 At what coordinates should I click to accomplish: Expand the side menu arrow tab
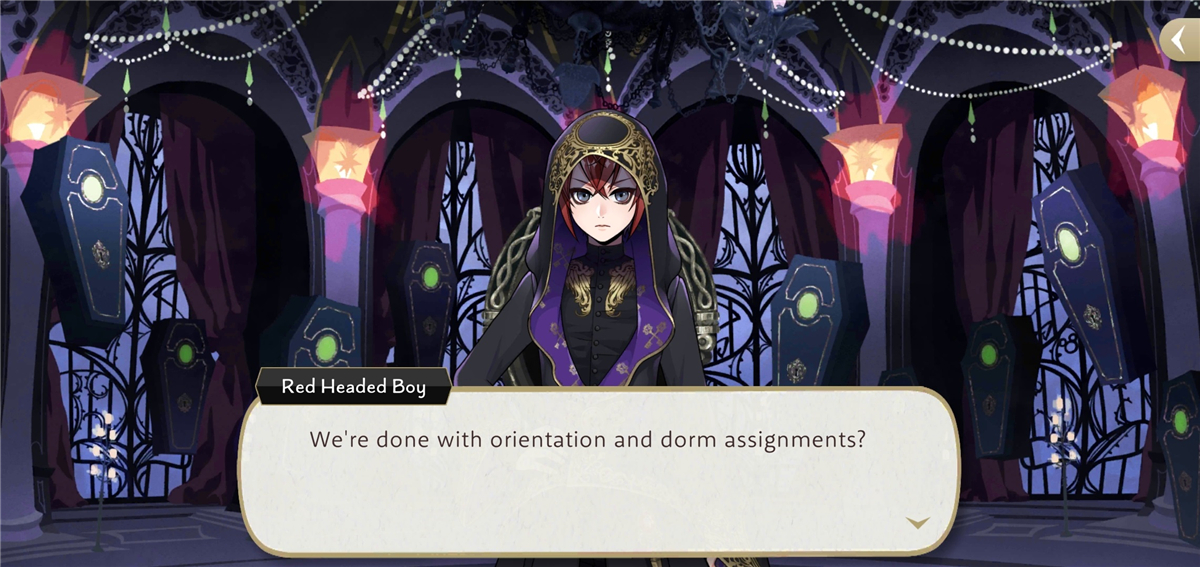coord(1181,39)
